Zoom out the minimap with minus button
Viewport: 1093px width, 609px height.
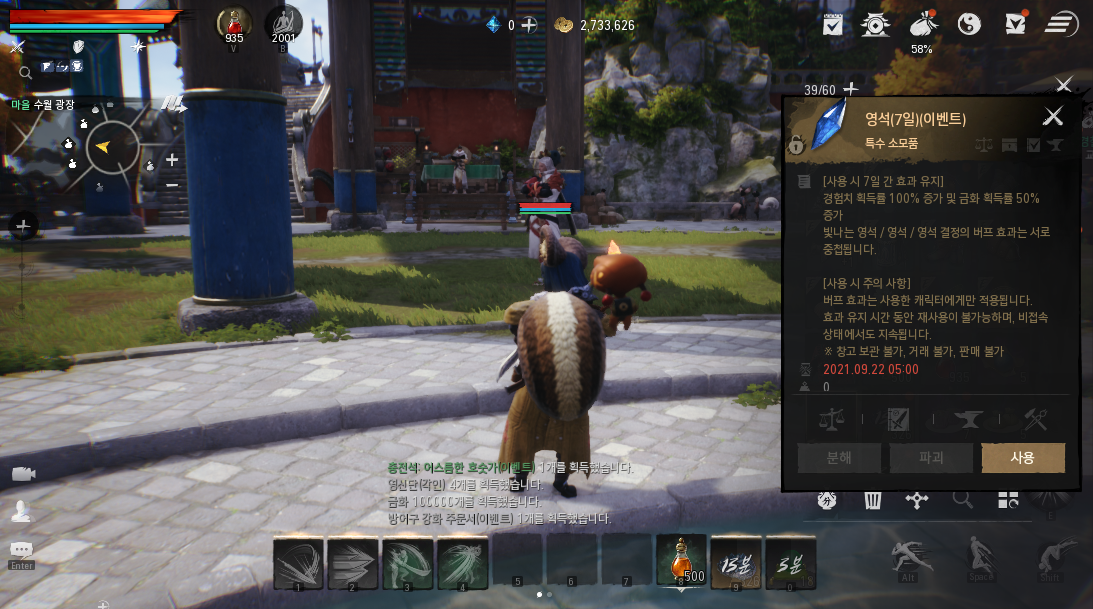pyautogui.click(x=172, y=184)
